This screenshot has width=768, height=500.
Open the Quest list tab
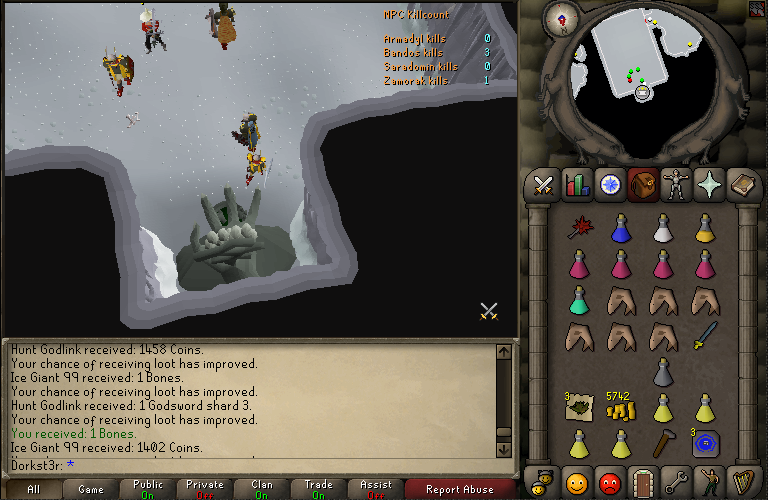click(x=610, y=185)
